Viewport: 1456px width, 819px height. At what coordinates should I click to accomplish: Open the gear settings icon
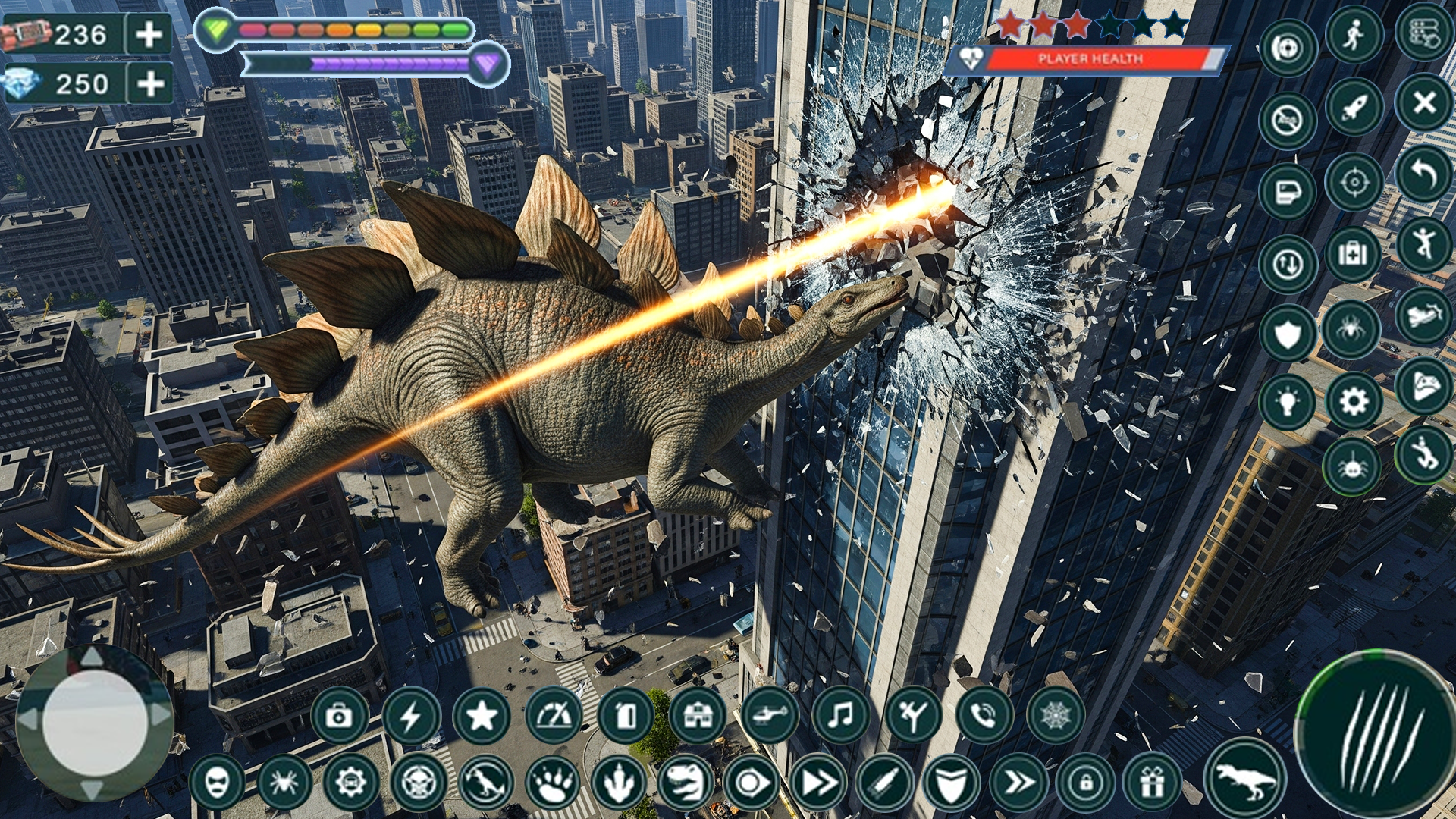[x=1354, y=400]
